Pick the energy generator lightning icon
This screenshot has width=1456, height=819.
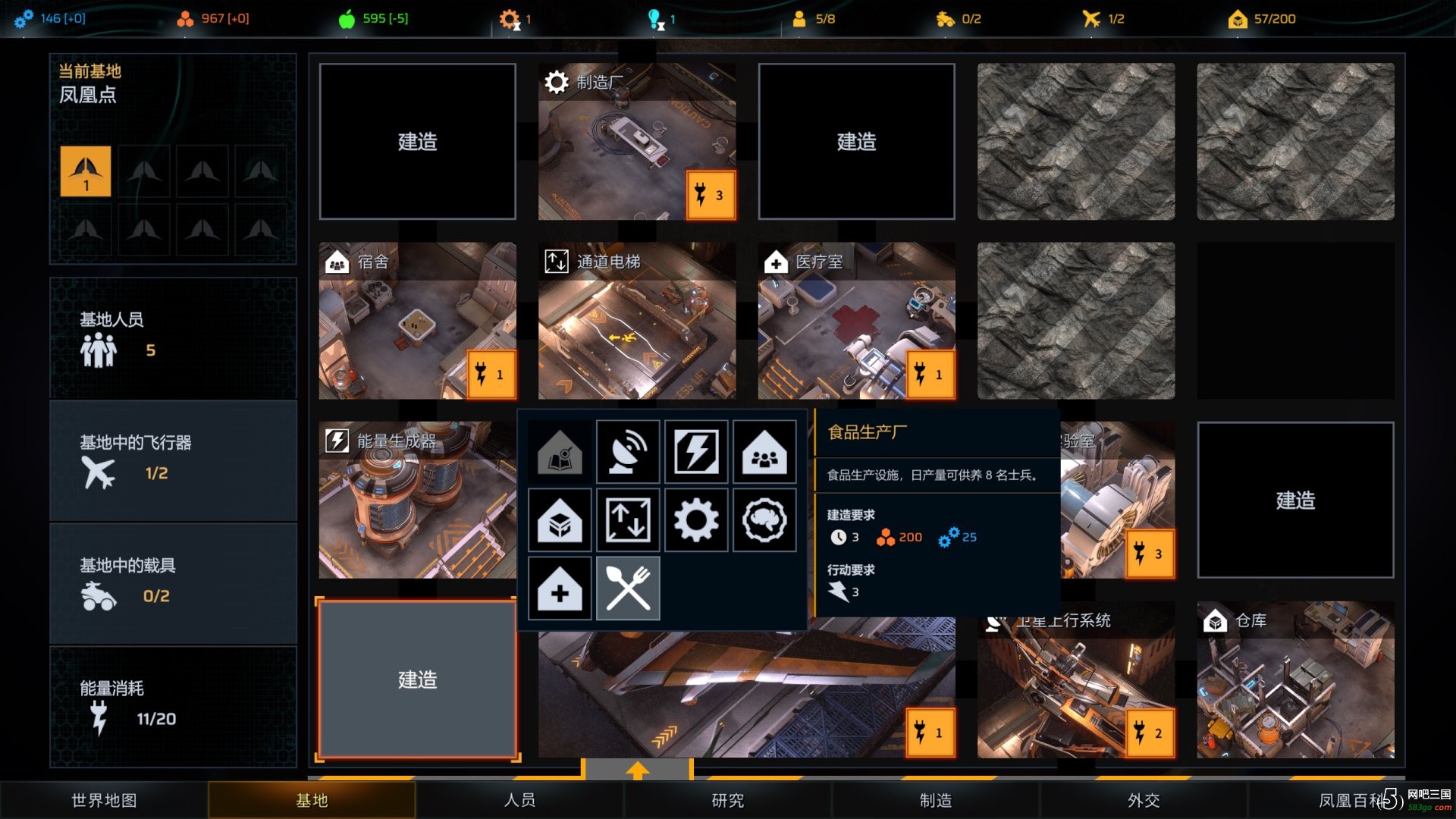(696, 452)
